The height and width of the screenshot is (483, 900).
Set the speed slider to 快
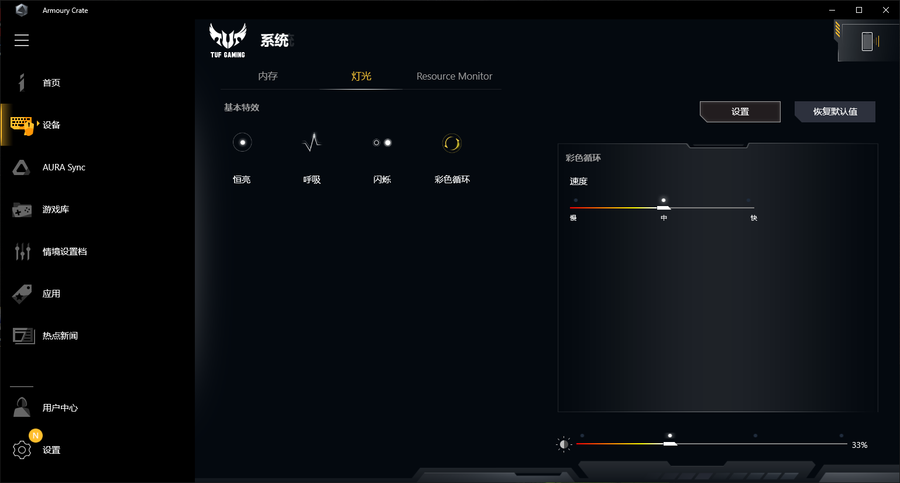coord(754,207)
